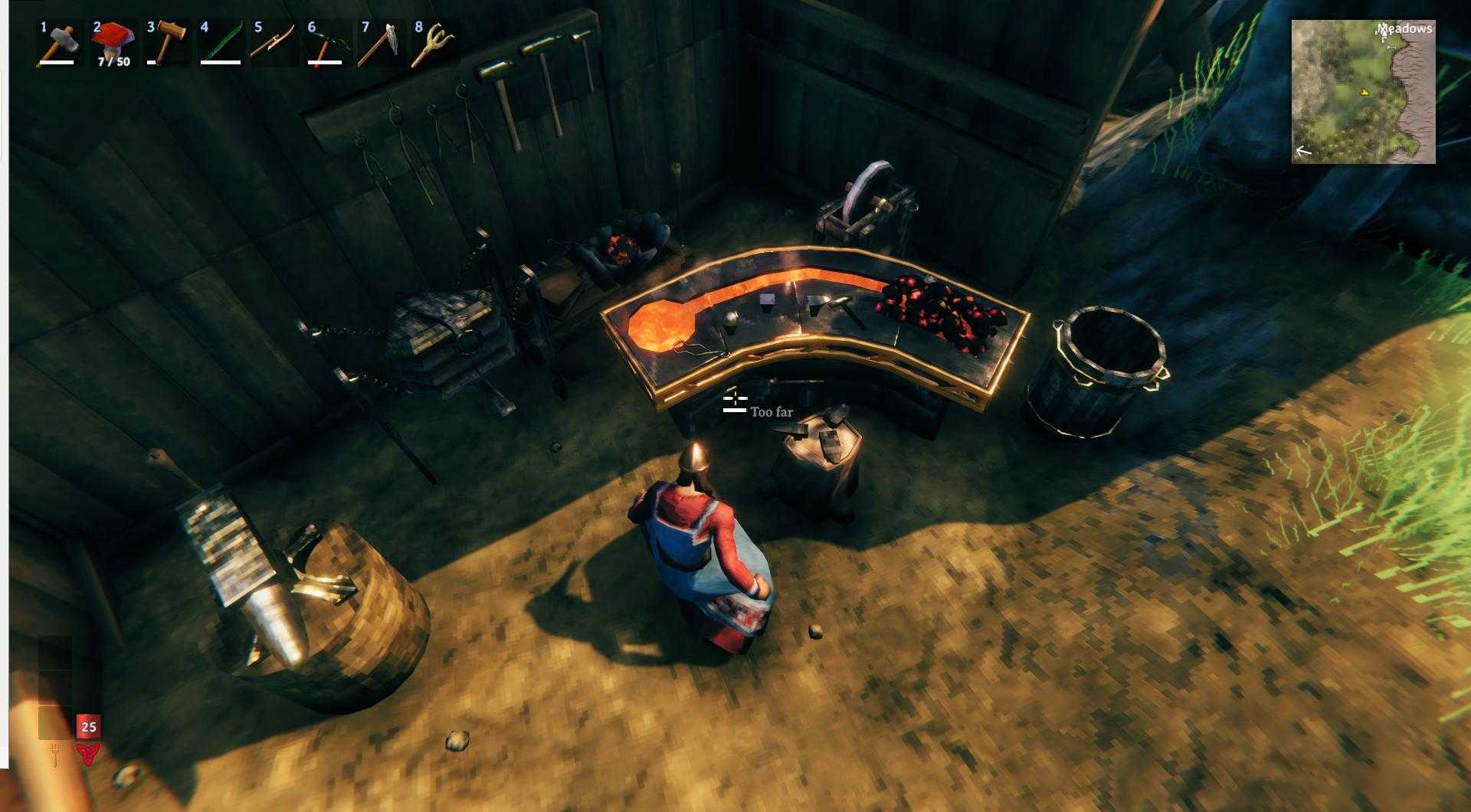
Task: Choose the trident-shaped cultivator in slot 8
Action: 434,44
